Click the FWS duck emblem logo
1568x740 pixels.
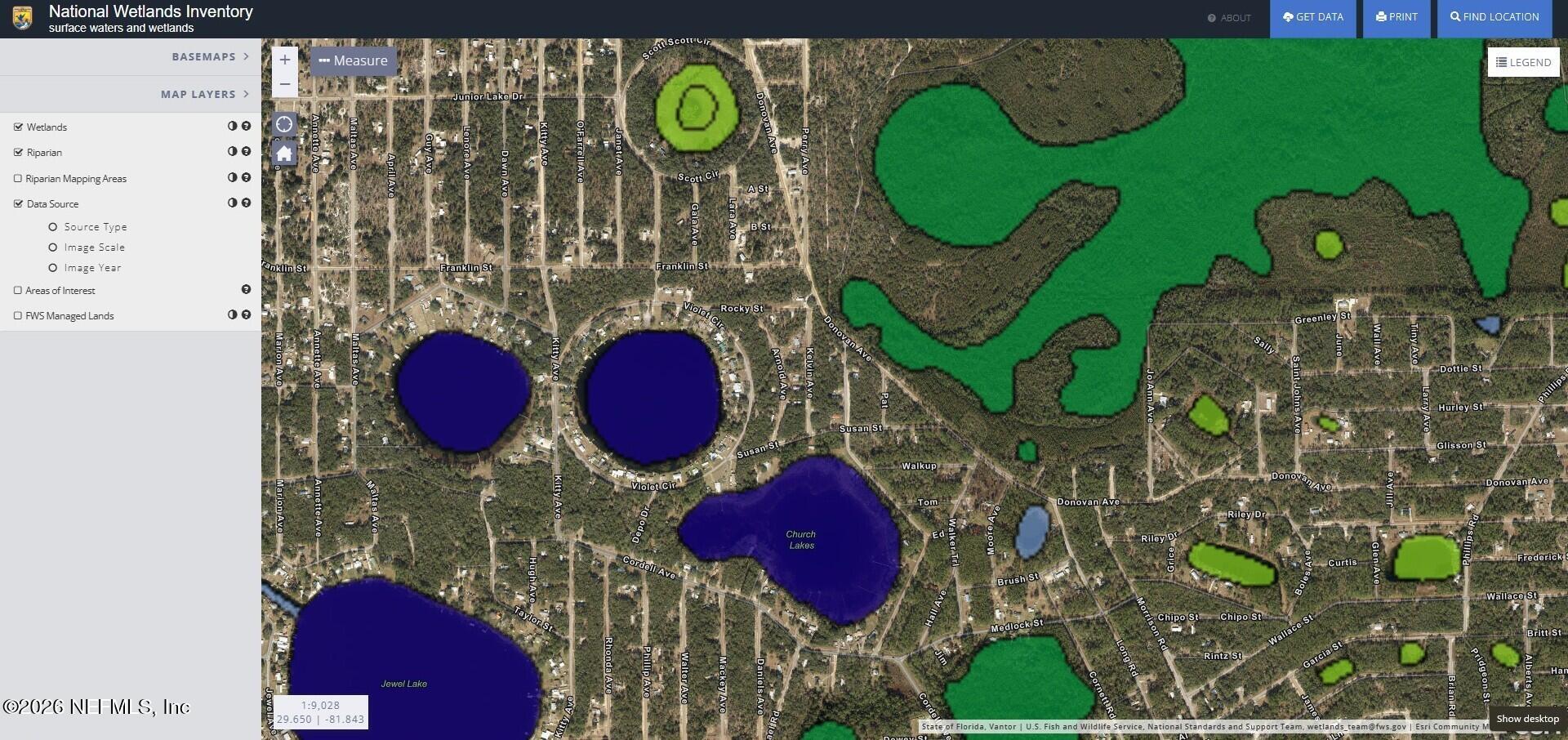[21, 17]
